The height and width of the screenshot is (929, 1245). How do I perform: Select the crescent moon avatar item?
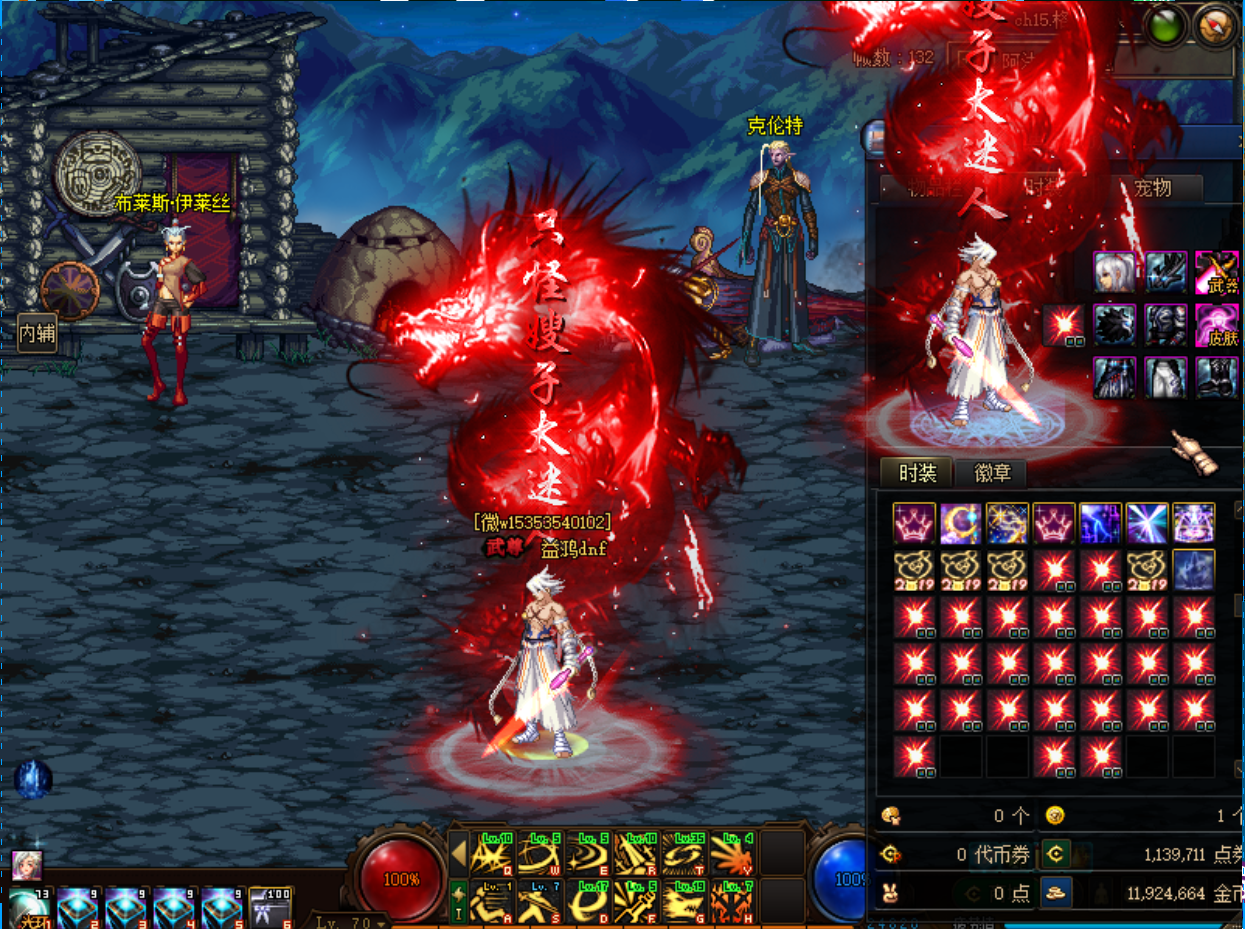[x=960, y=523]
